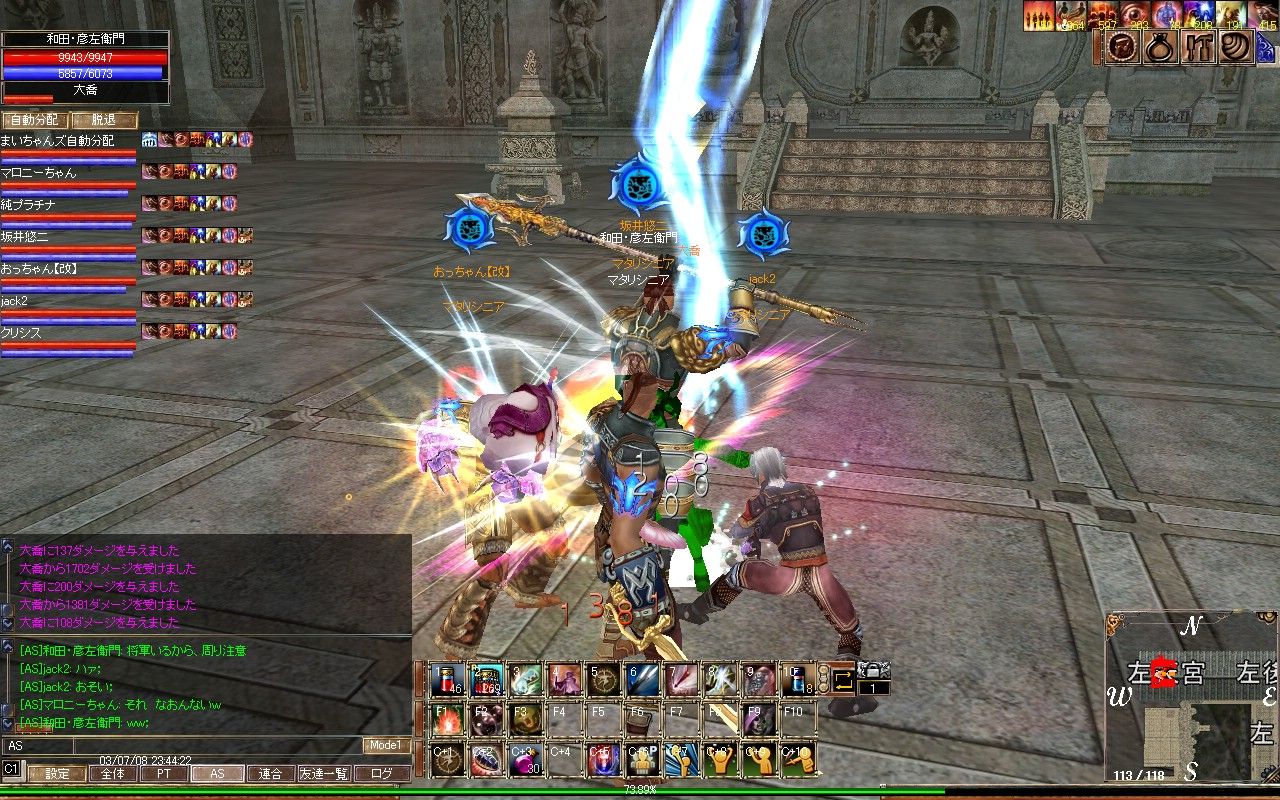Activate the fire skill in slot F1
The image size is (1280, 800).
447,719
